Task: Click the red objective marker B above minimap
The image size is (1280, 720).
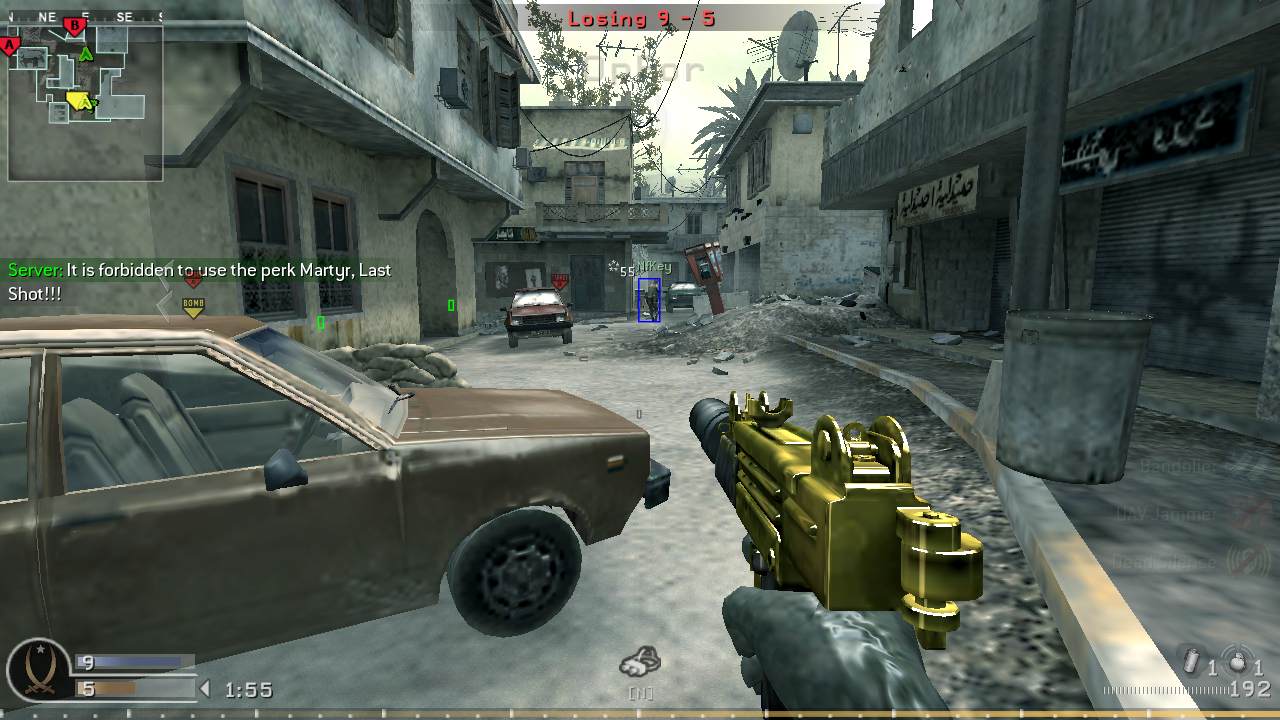Action: (73, 26)
